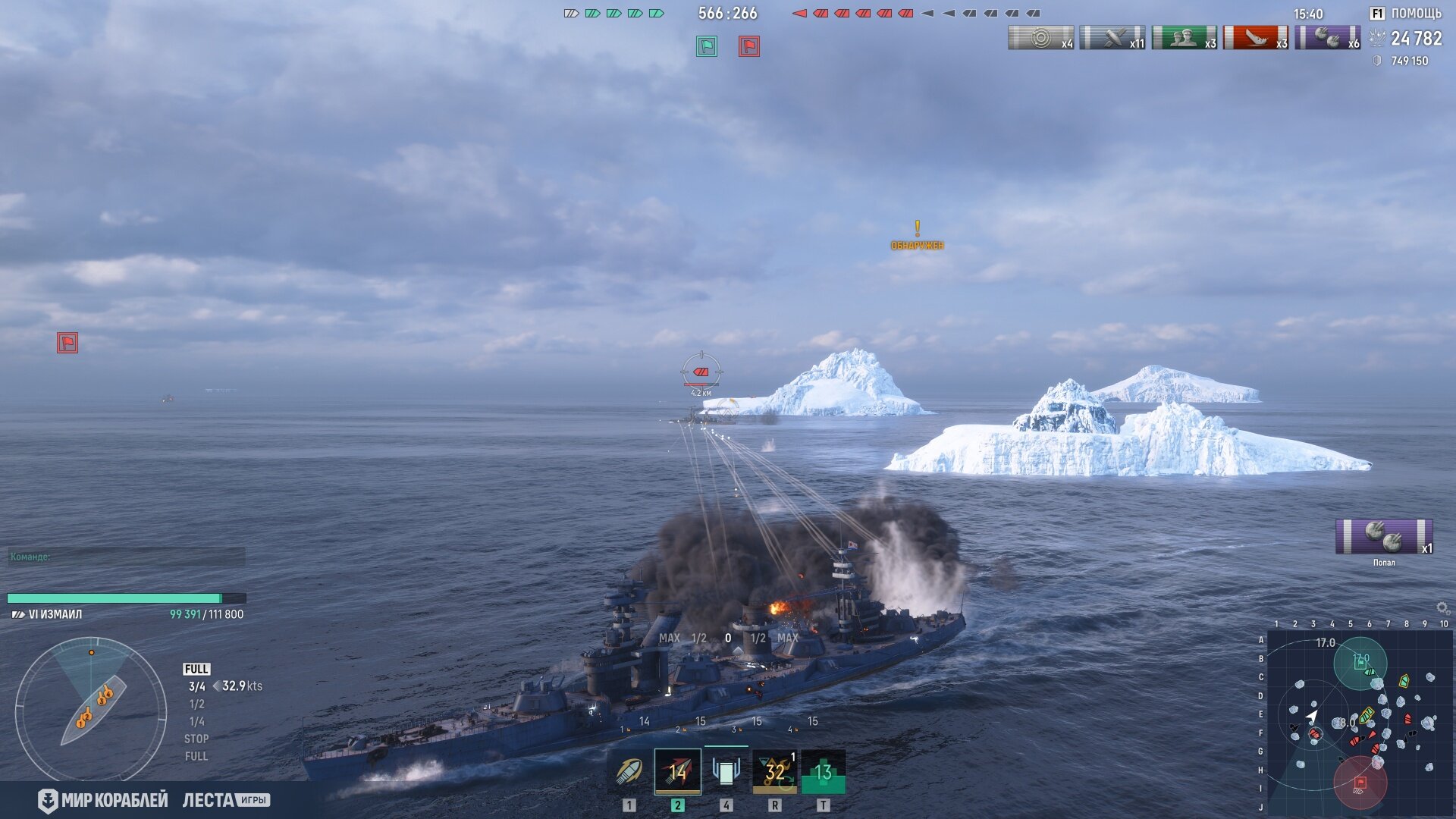Select the purple ribbon in the top row
The width and height of the screenshot is (1456, 819).
(1327, 38)
